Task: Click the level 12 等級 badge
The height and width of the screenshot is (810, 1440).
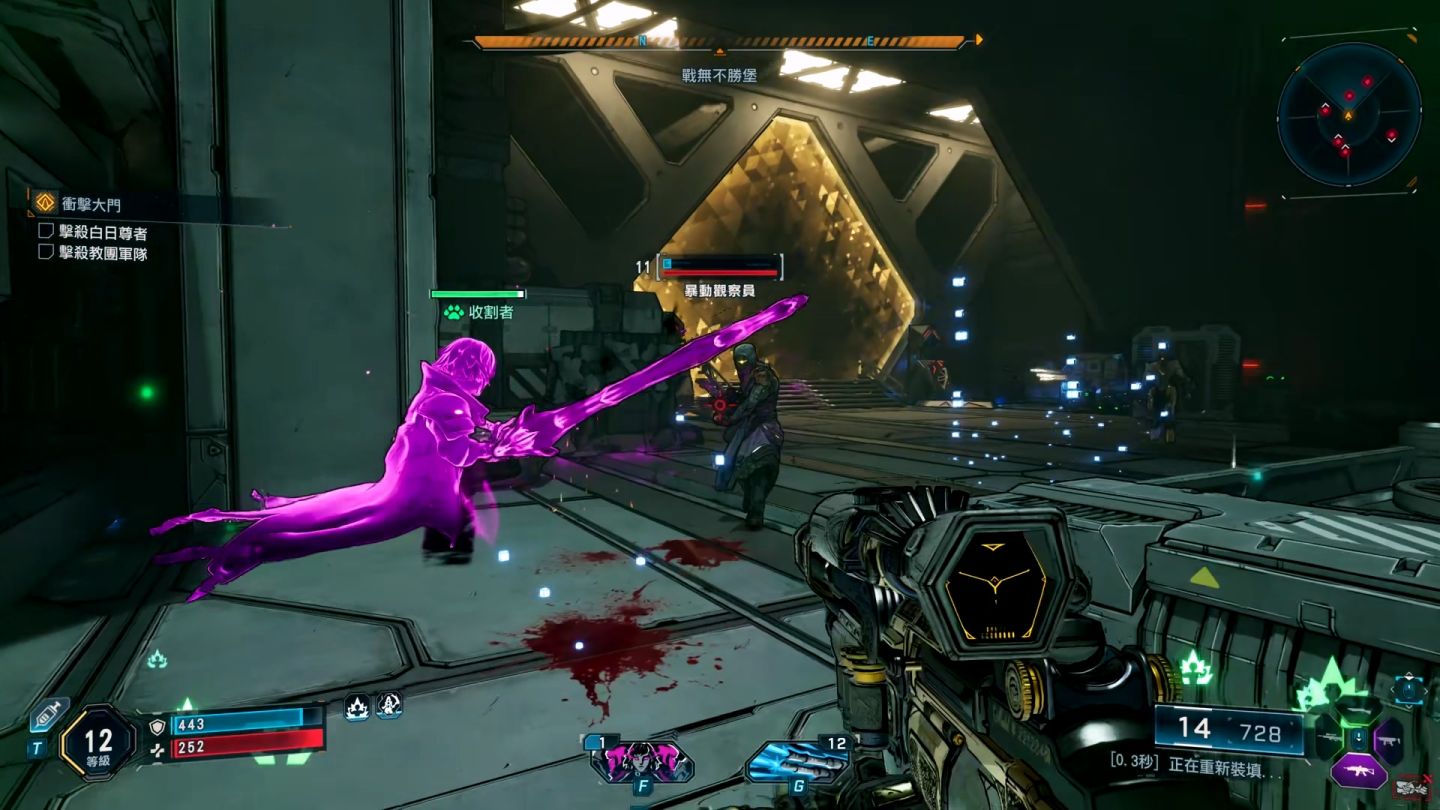Action: point(98,743)
